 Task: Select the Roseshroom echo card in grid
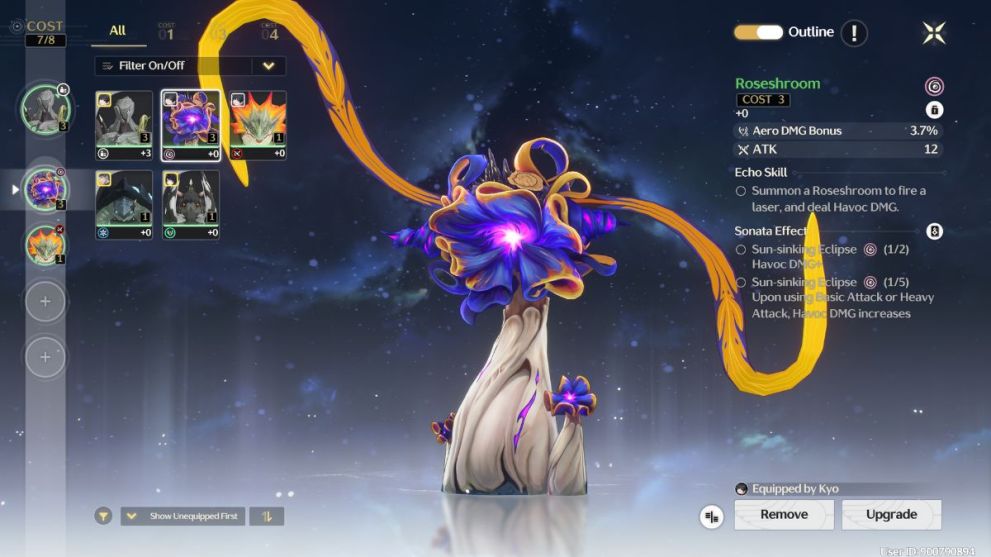(191, 125)
